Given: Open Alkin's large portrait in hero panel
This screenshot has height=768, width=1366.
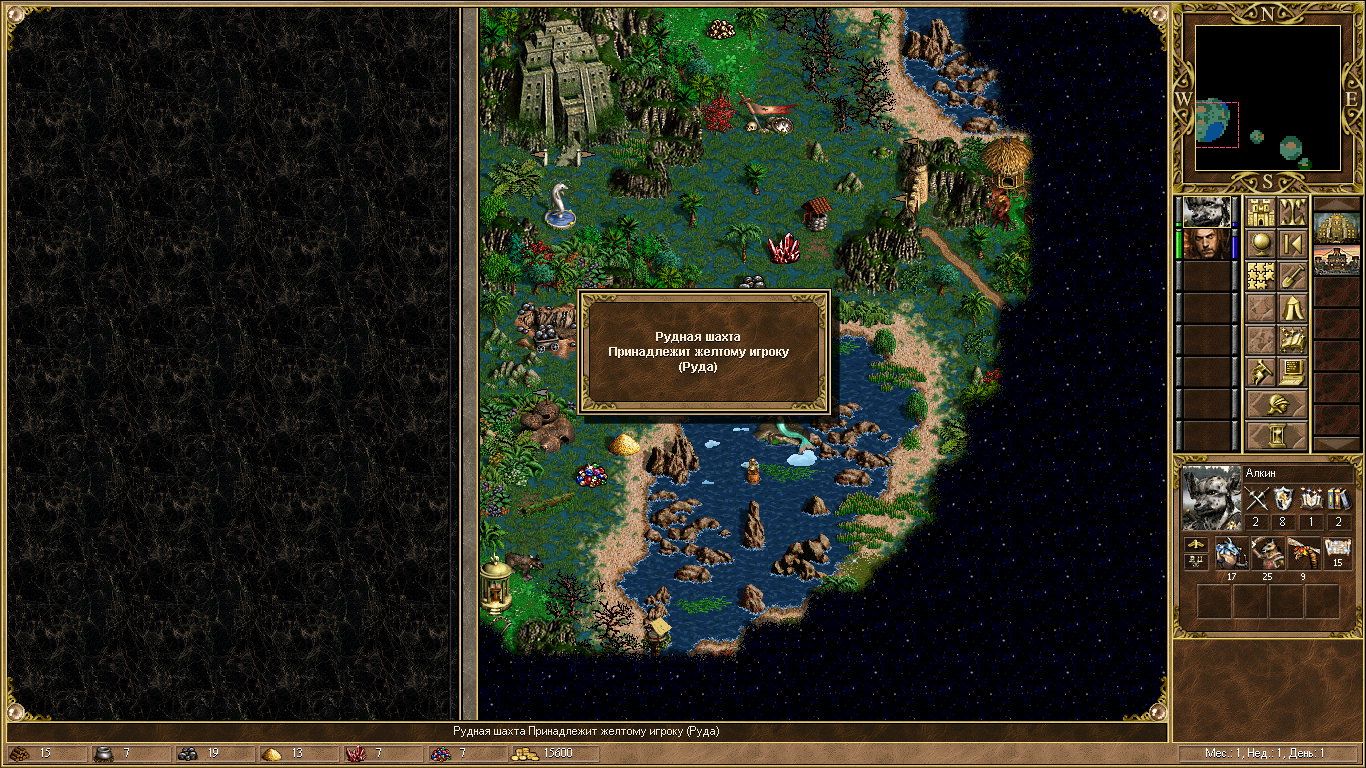Looking at the screenshot, I should pyautogui.click(x=1211, y=497).
